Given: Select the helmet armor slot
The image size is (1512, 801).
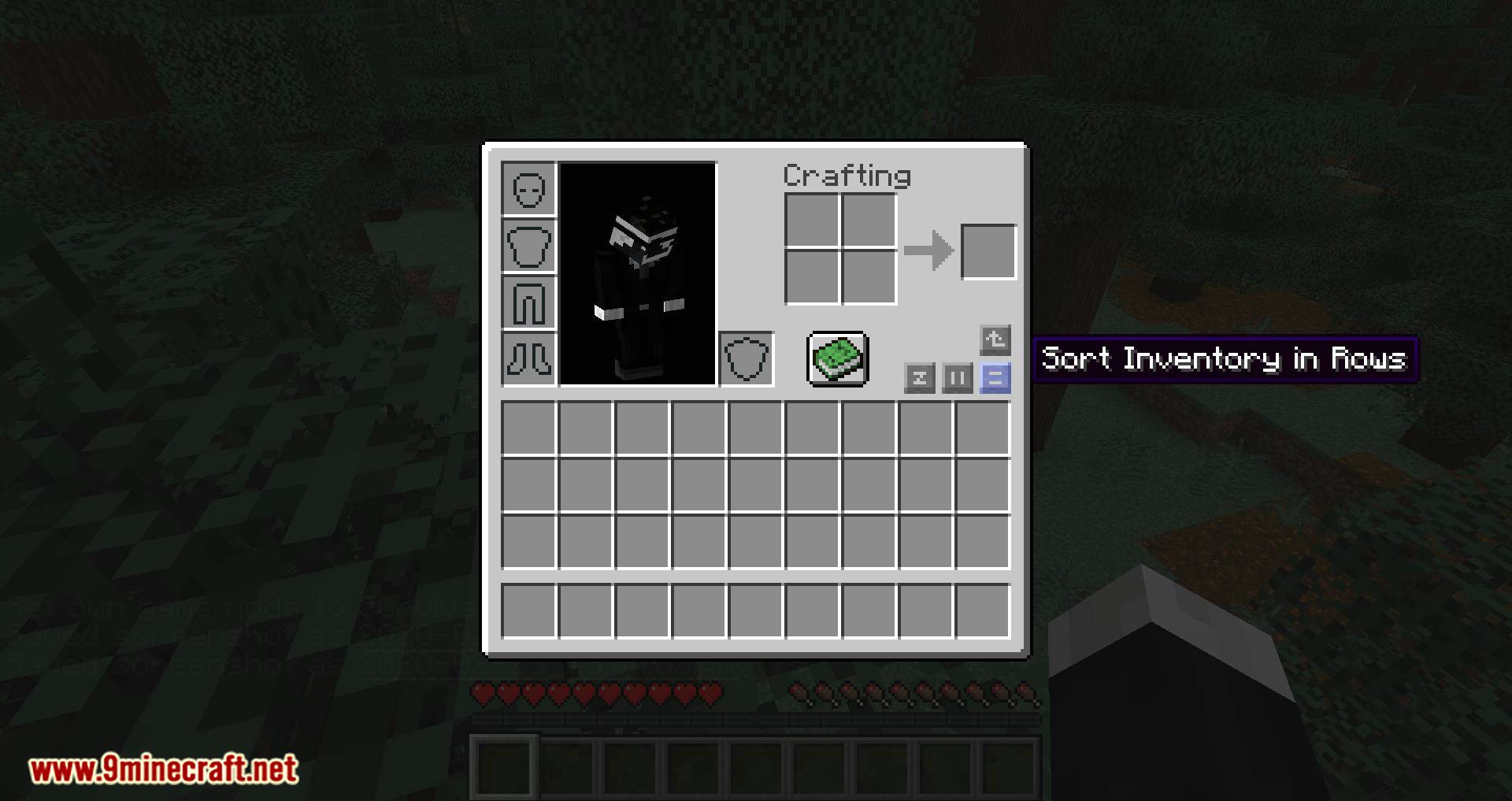Looking at the screenshot, I should [528, 189].
